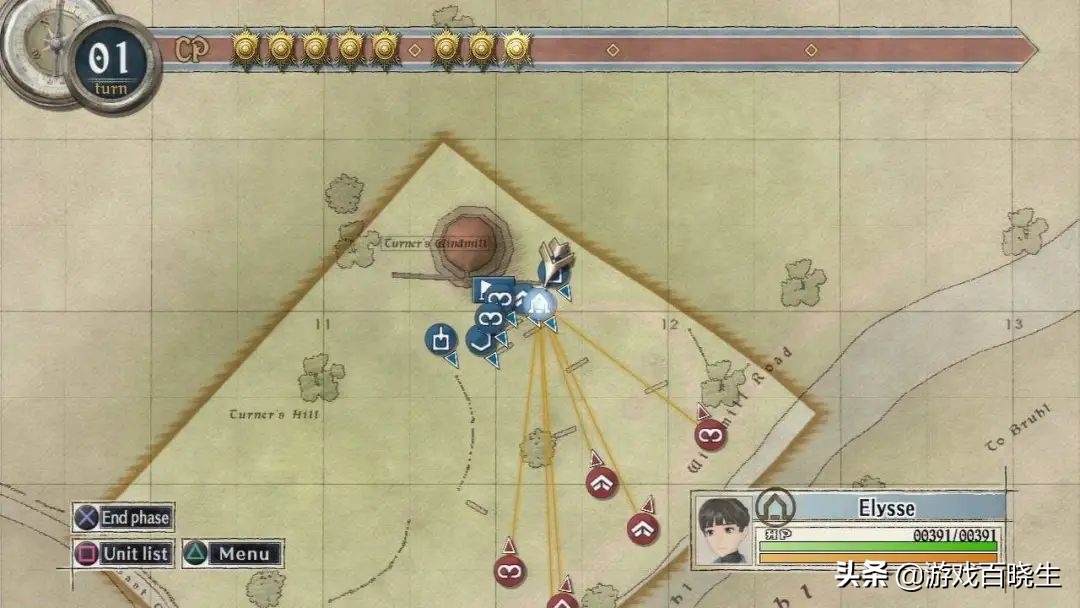Click Elysse's portrait in the status panel
The height and width of the screenshot is (608, 1080).
pyautogui.click(x=725, y=530)
